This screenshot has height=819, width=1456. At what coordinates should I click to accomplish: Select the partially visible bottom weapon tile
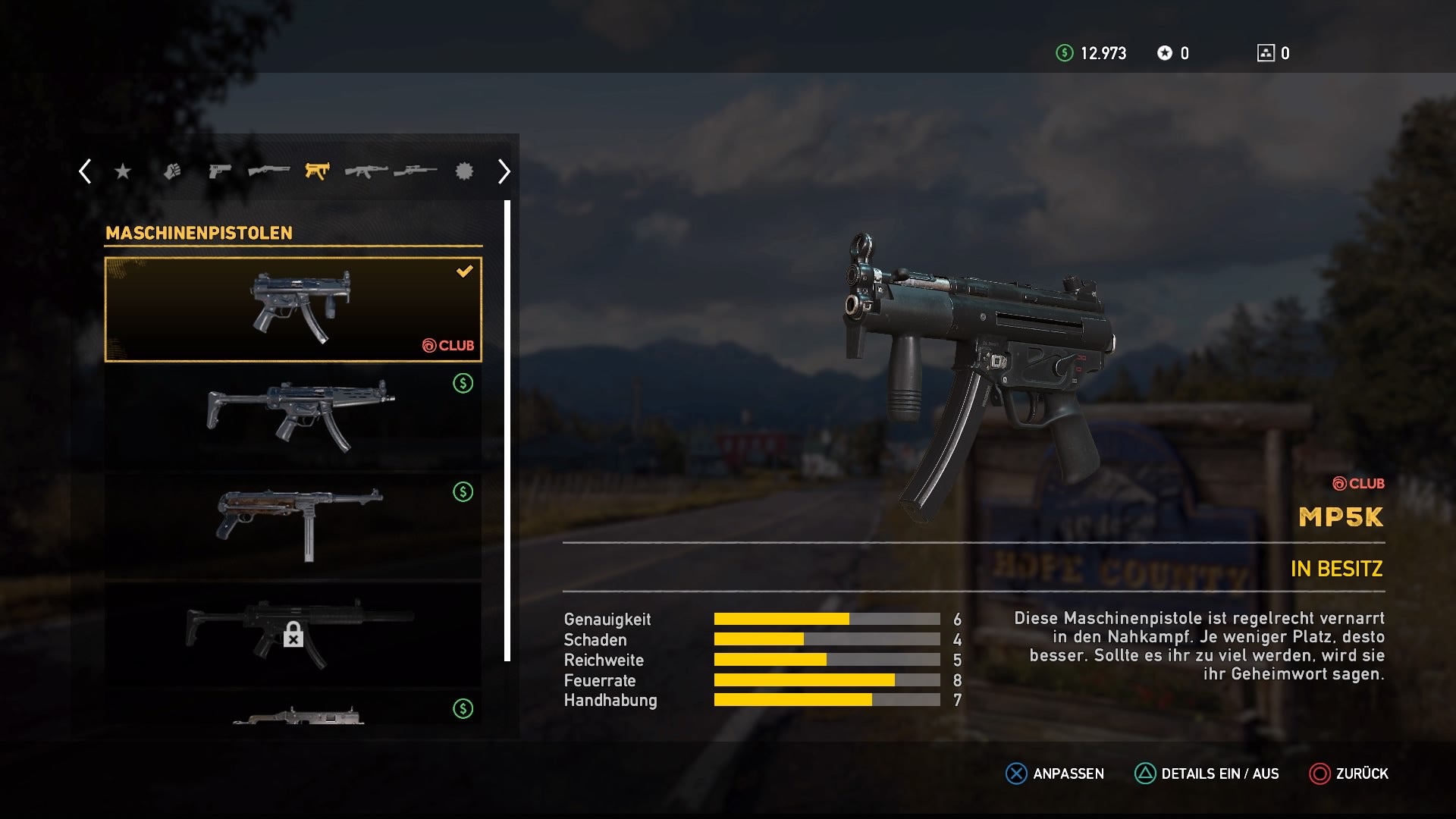(293, 711)
